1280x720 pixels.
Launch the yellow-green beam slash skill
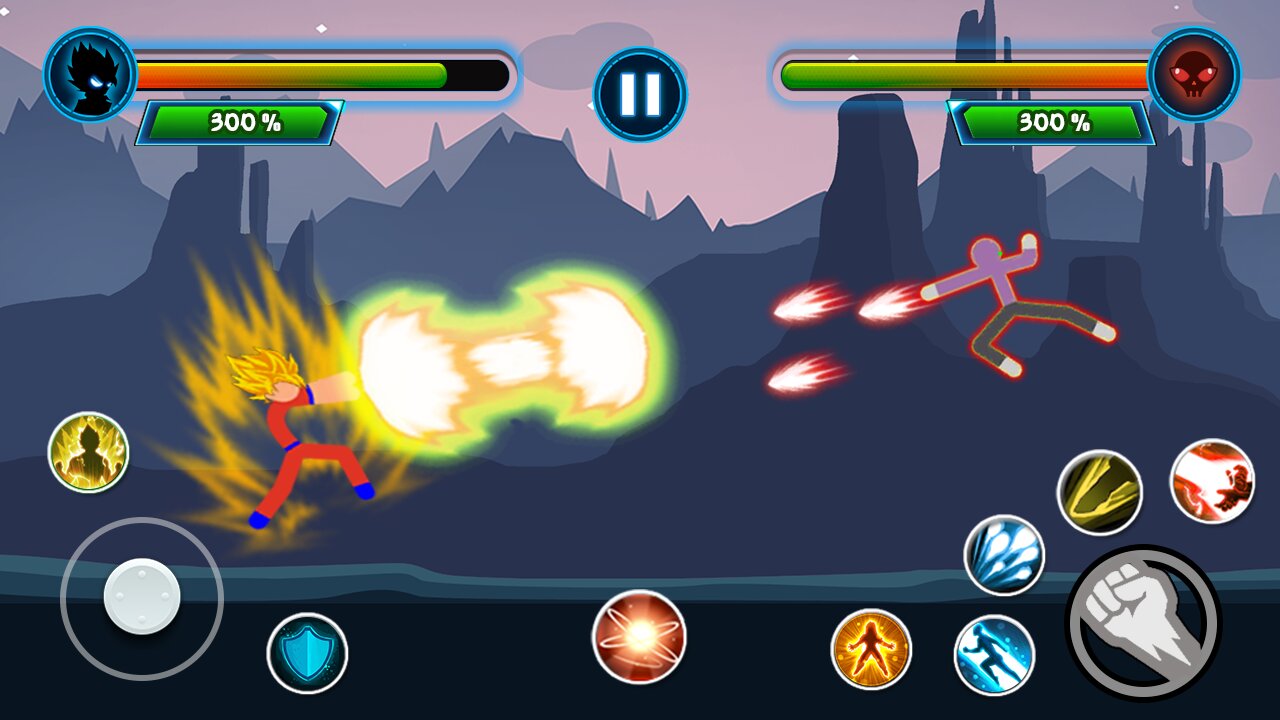(1100, 491)
